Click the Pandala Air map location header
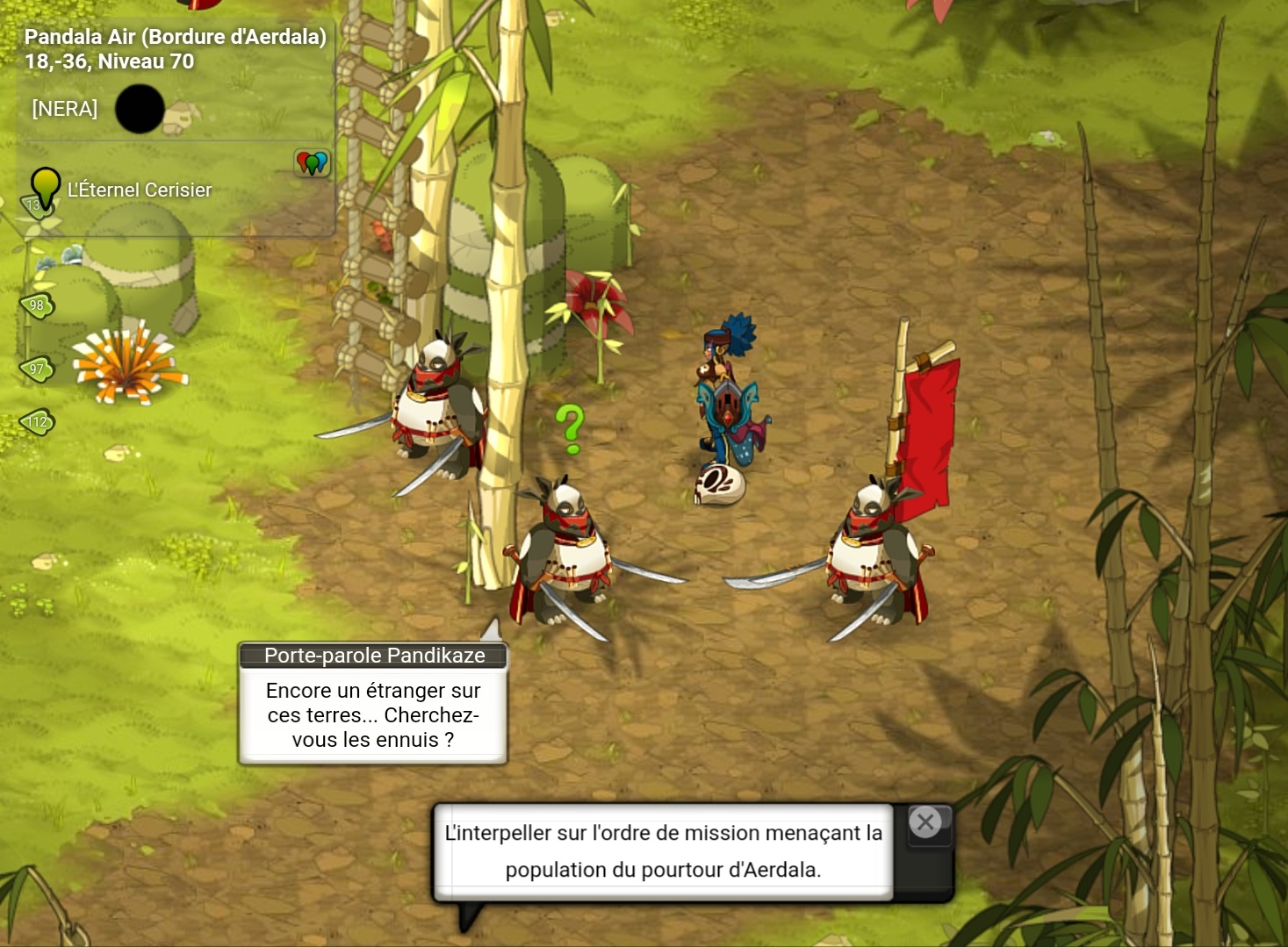Screen dimensions: 1288x947 [x=175, y=48]
